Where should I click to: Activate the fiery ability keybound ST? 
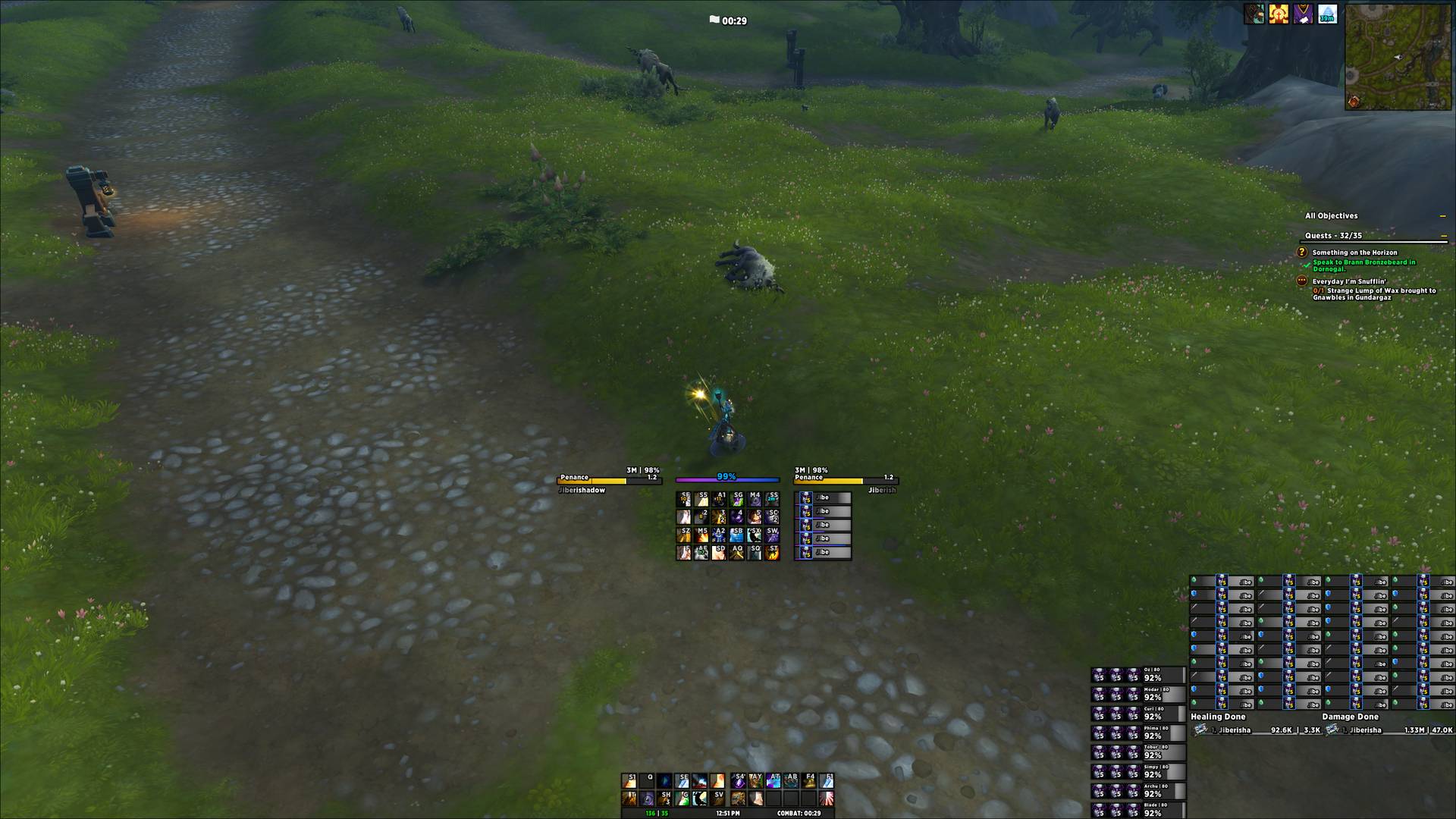click(772, 553)
